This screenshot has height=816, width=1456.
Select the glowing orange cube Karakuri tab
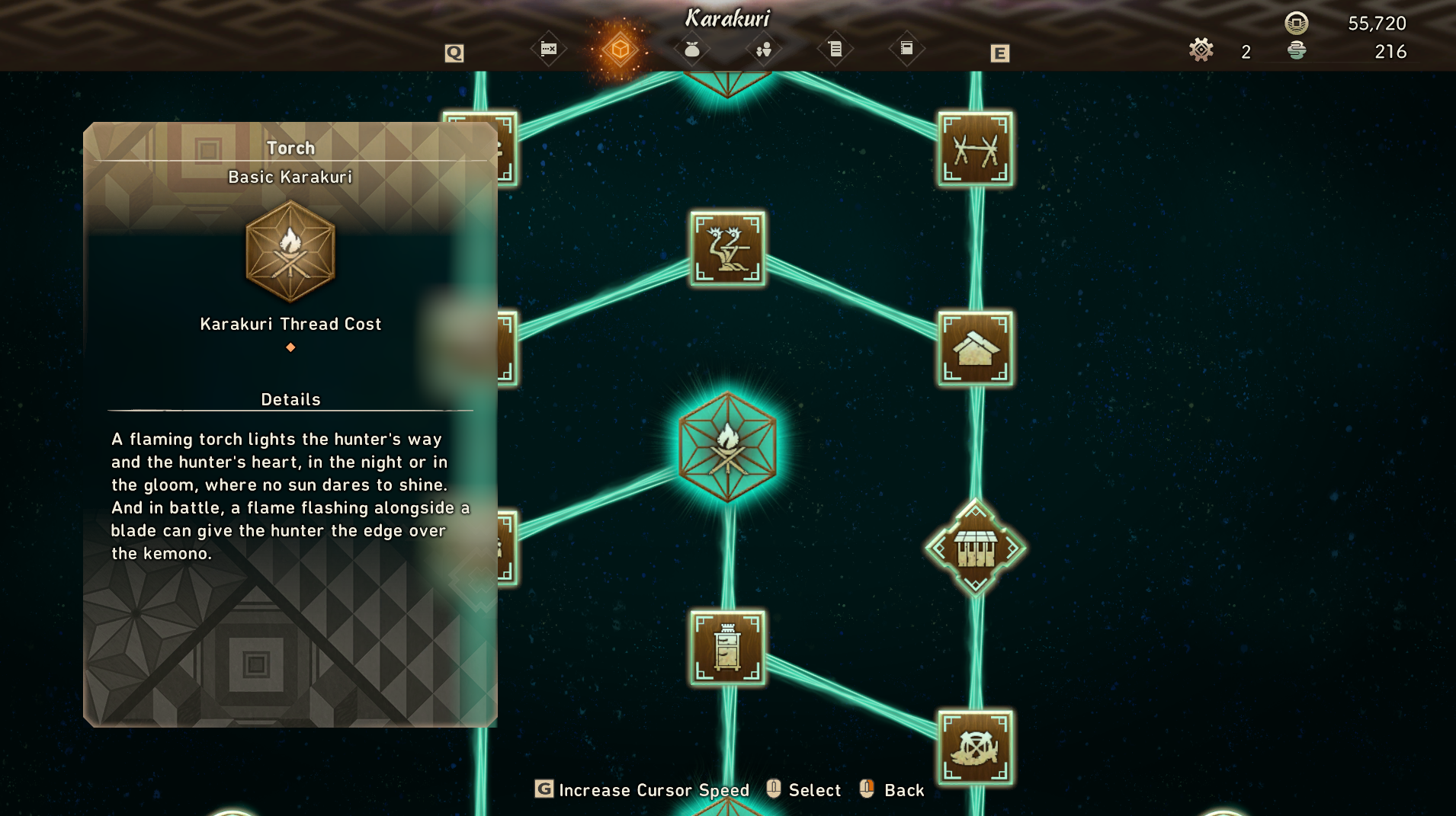pyautogui.click(x=620, y=50)
